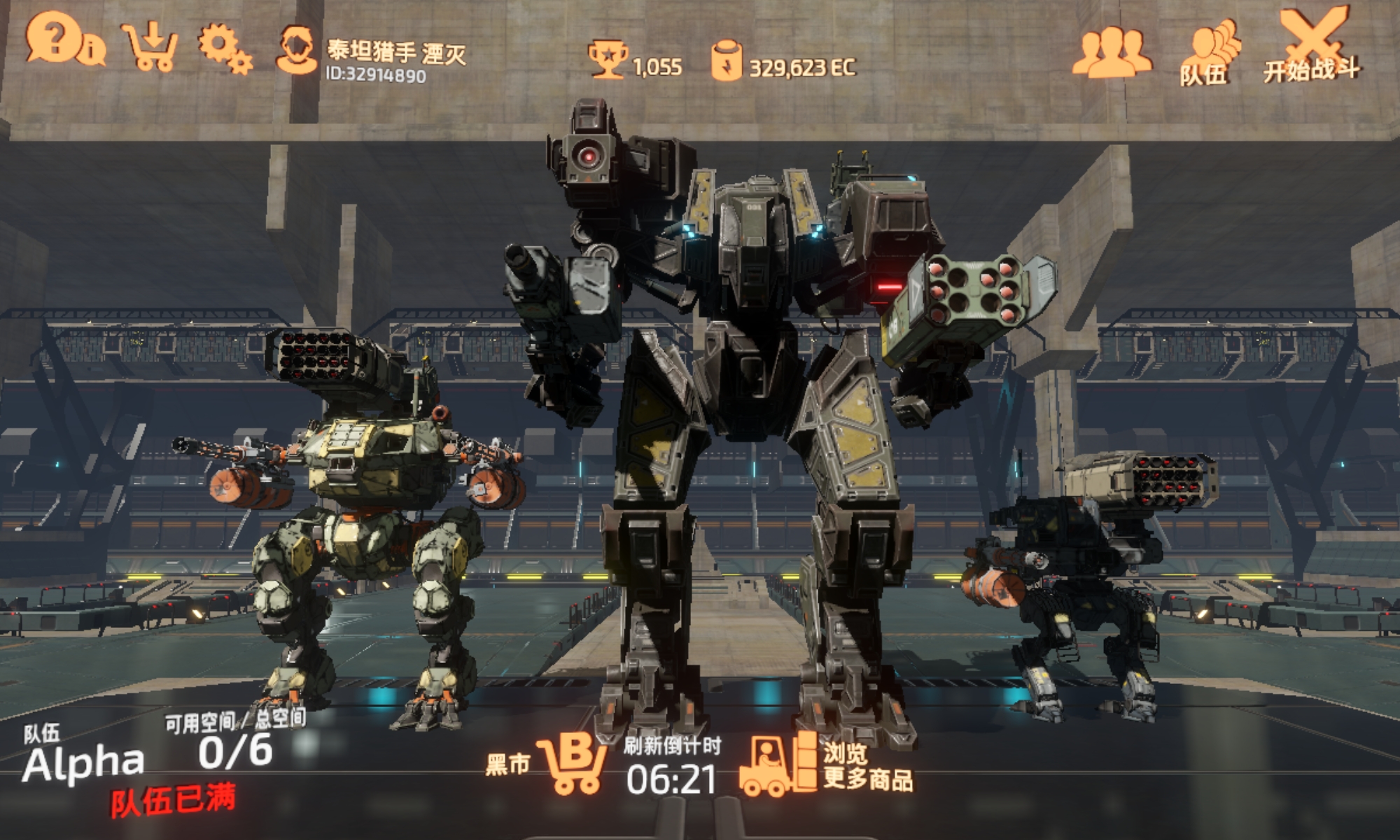Viewport: 1400px width, 840px height.
Task: Select the Alpha team label
Action: point(84,763)
